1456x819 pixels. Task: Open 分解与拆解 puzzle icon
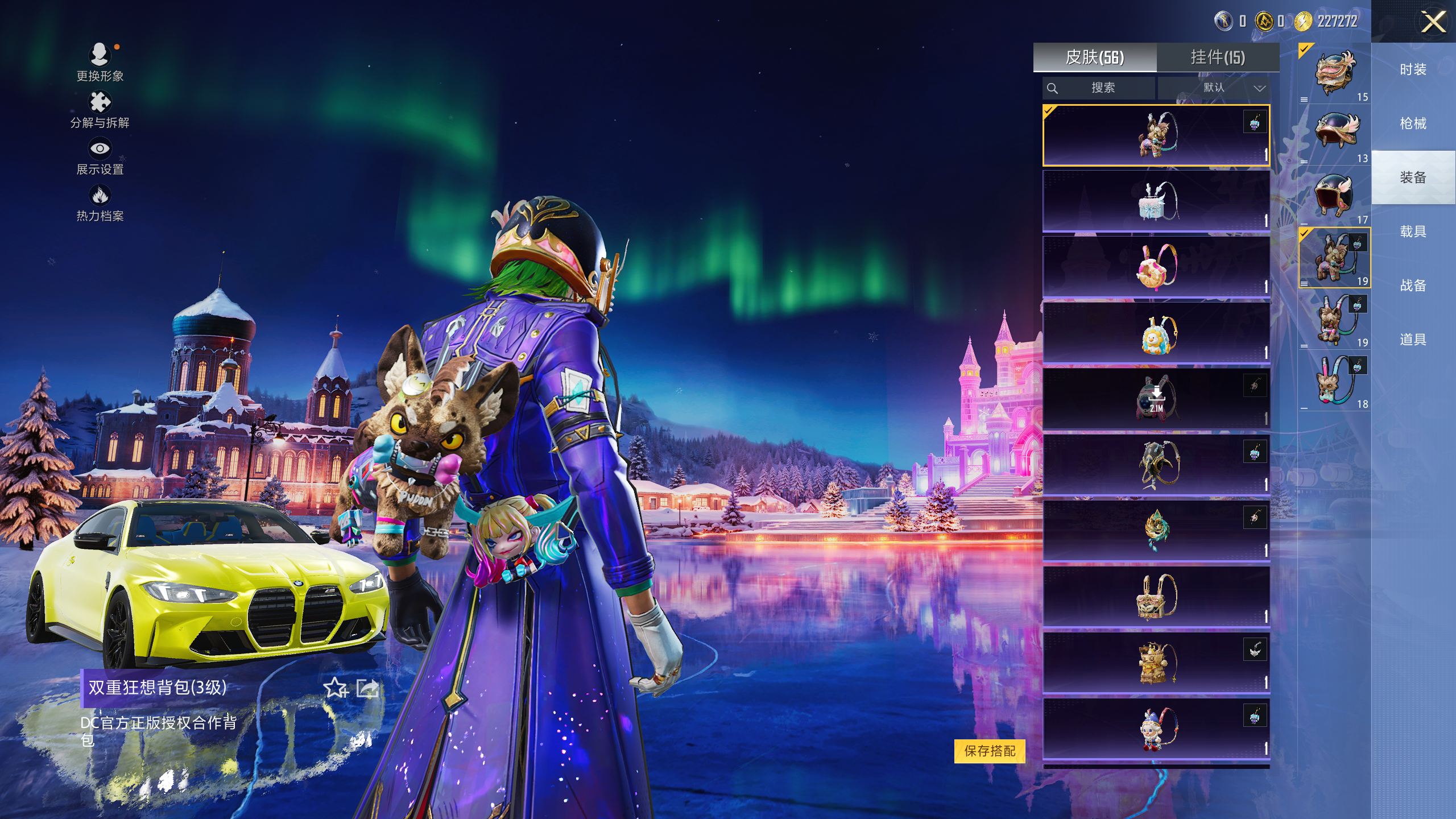click(100, 109)
